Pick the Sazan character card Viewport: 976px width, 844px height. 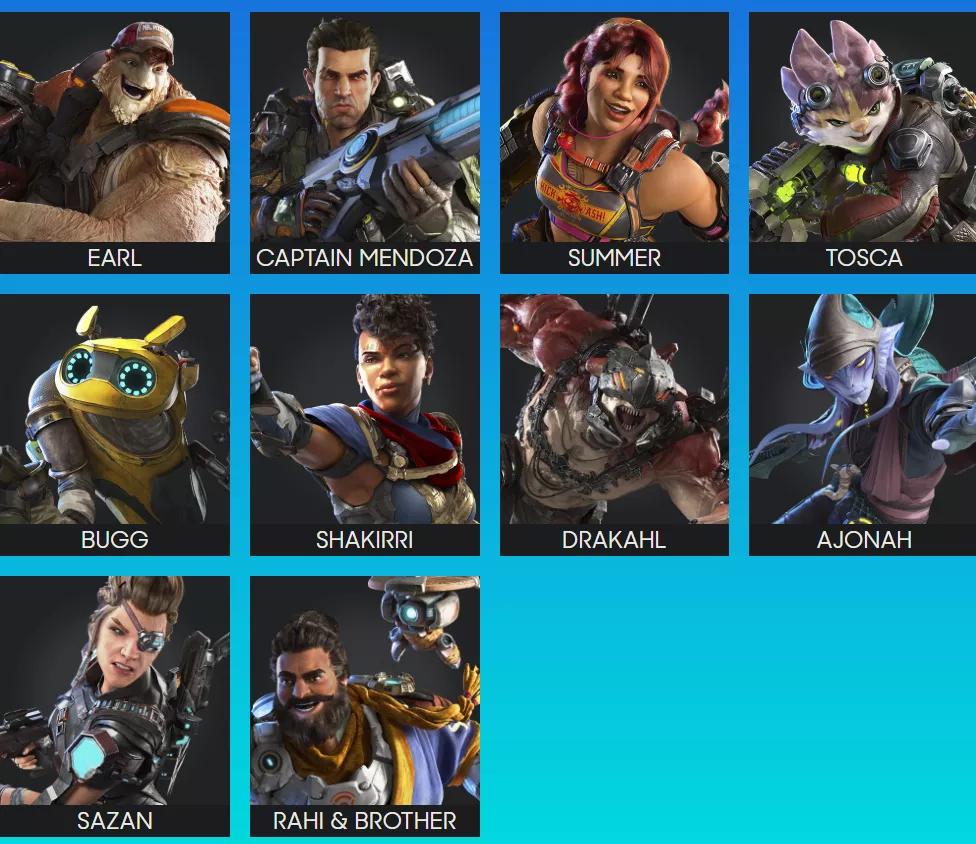pos(114,705)
